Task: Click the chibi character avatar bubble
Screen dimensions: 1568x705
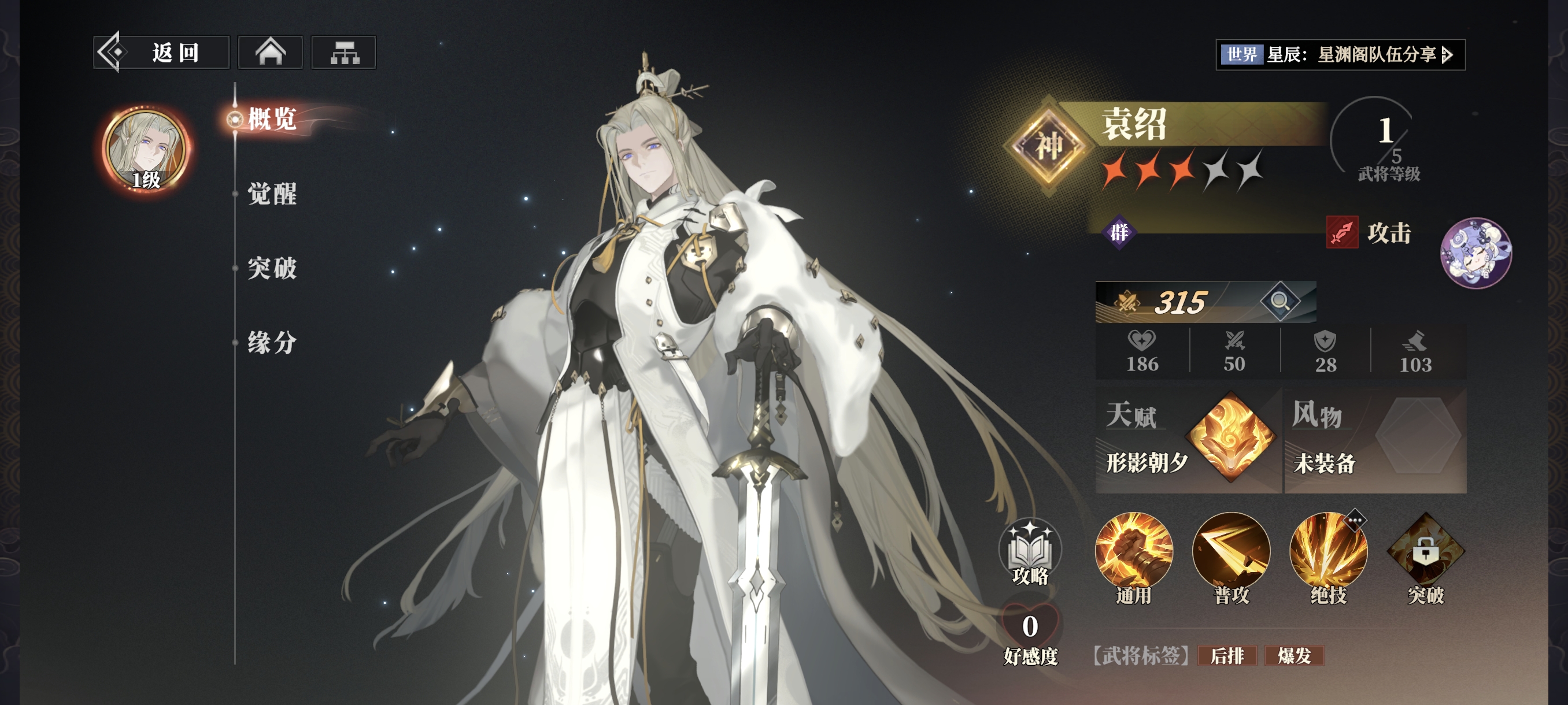Action: (x=1475, y=253)
